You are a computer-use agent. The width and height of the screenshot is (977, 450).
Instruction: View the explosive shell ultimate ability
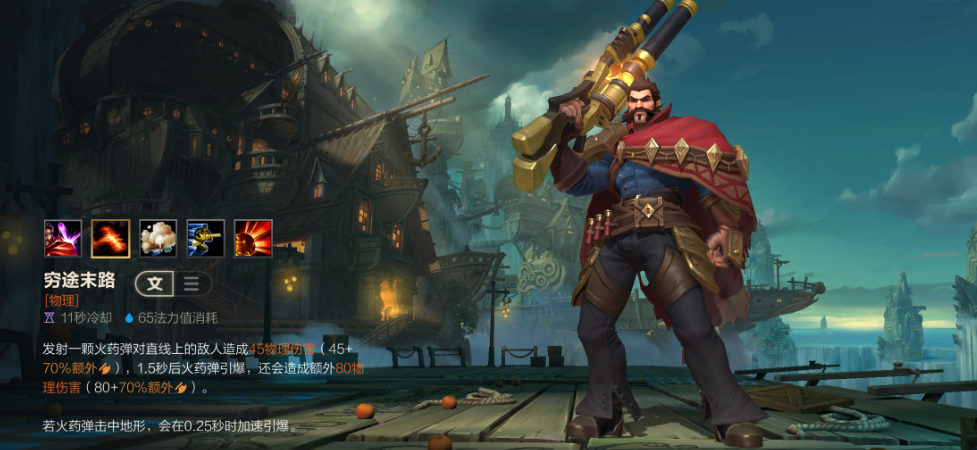(x=253, y=238)
